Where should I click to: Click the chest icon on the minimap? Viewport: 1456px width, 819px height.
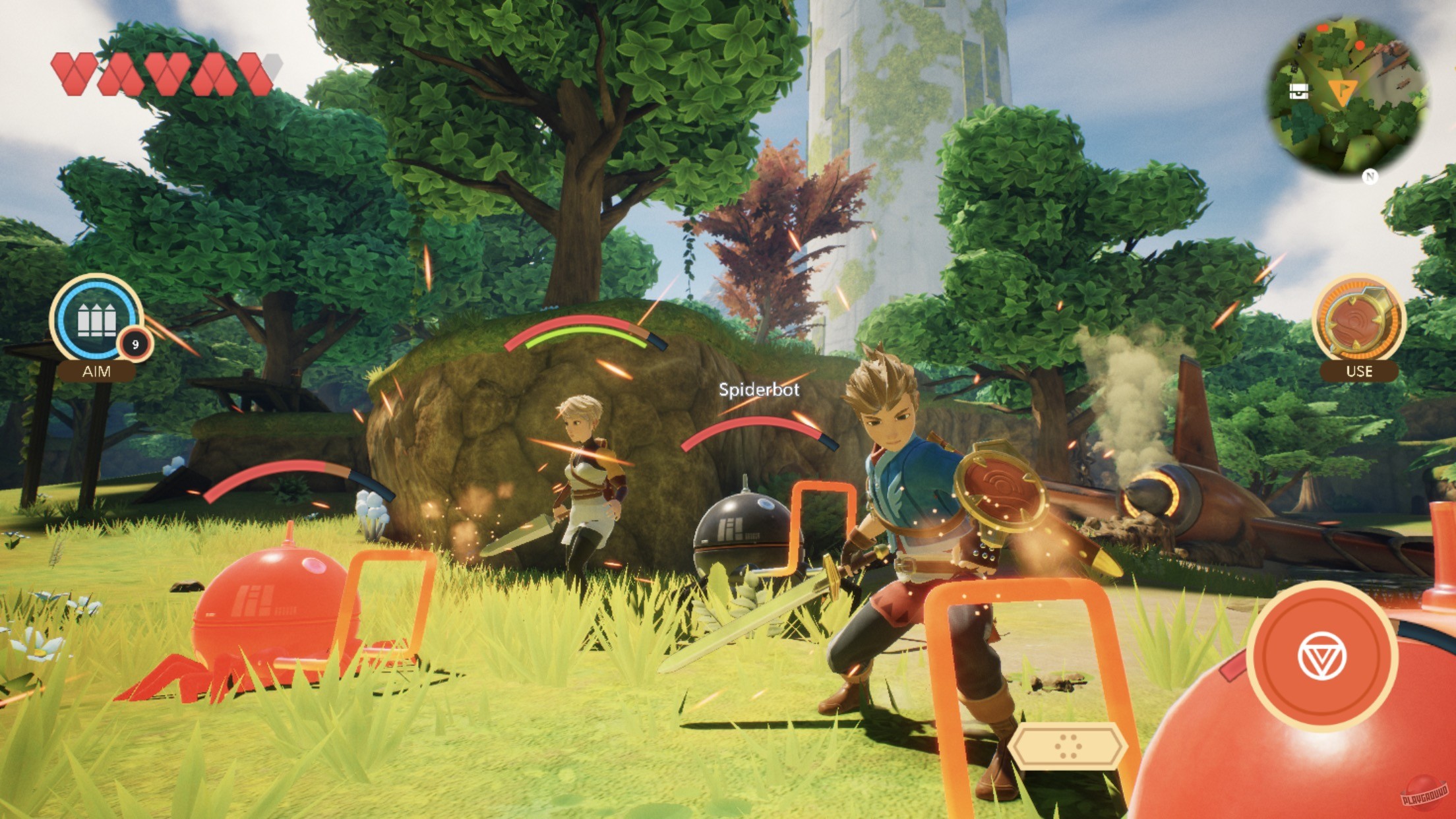pos(1299,92)
